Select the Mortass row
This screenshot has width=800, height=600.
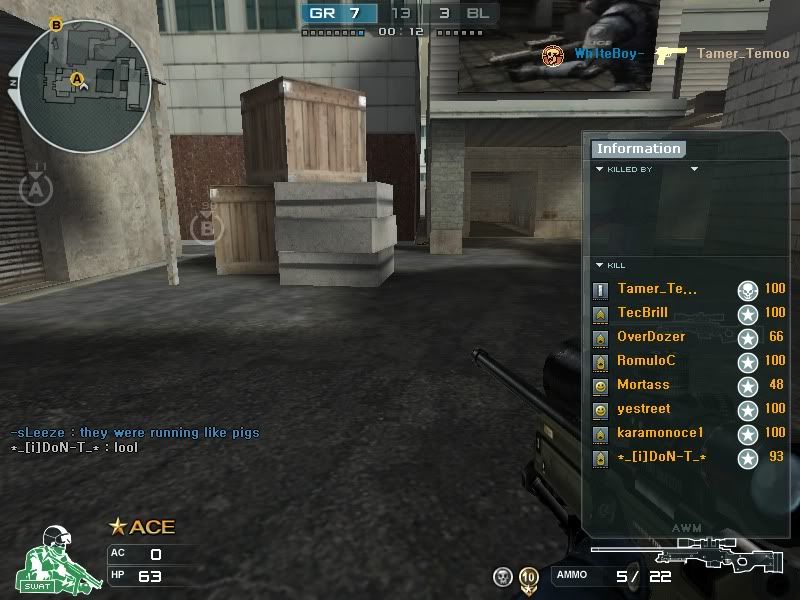pyautogui.click(x=643, y=385)
